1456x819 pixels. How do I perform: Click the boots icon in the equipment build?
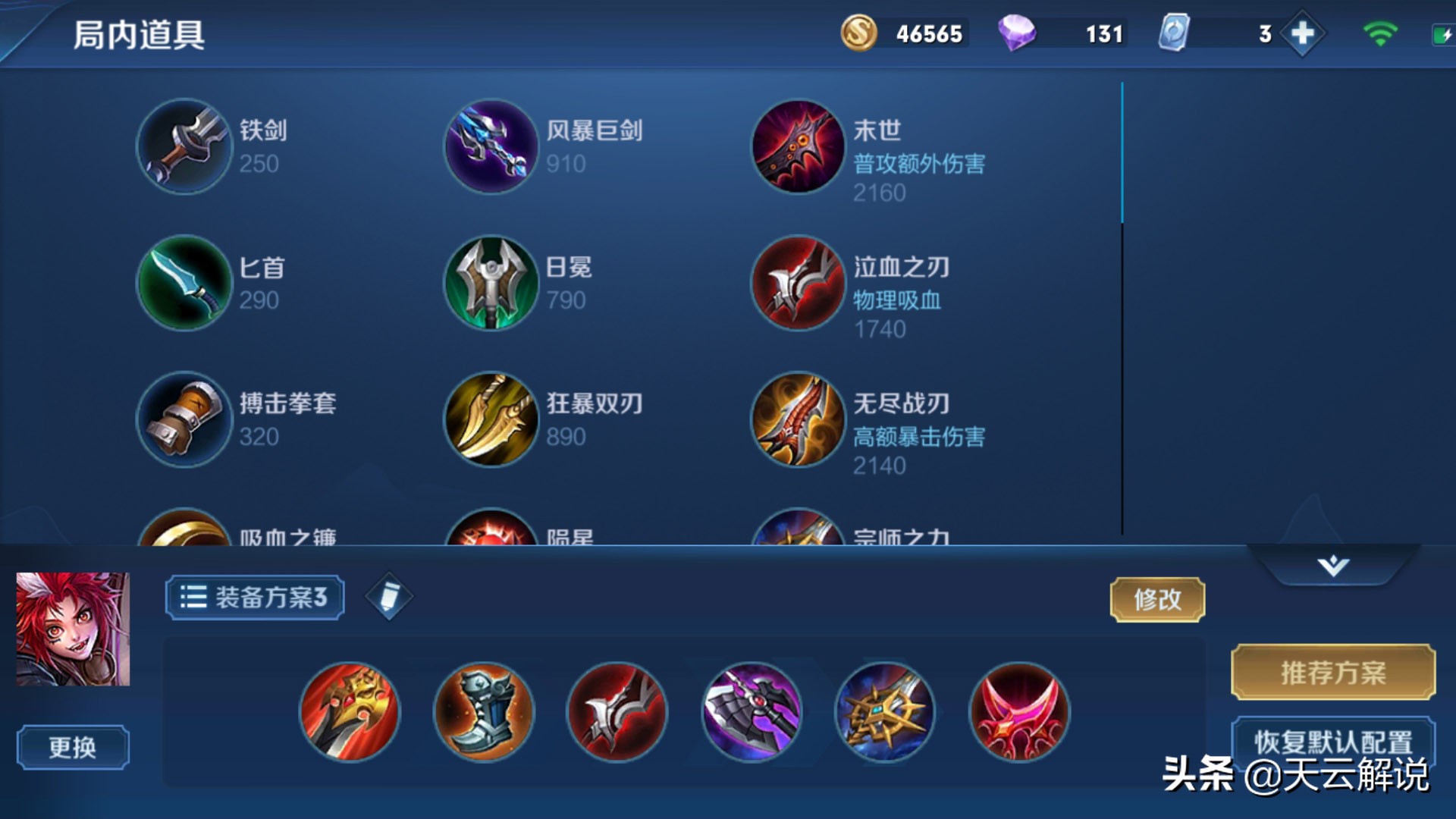[x=484, y=711]
